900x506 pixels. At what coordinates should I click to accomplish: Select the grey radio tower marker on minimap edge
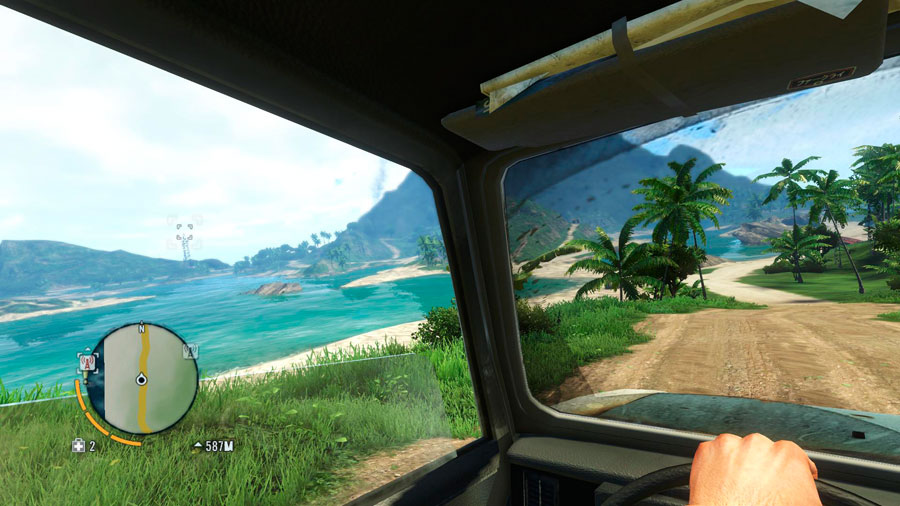pos(190,350)
